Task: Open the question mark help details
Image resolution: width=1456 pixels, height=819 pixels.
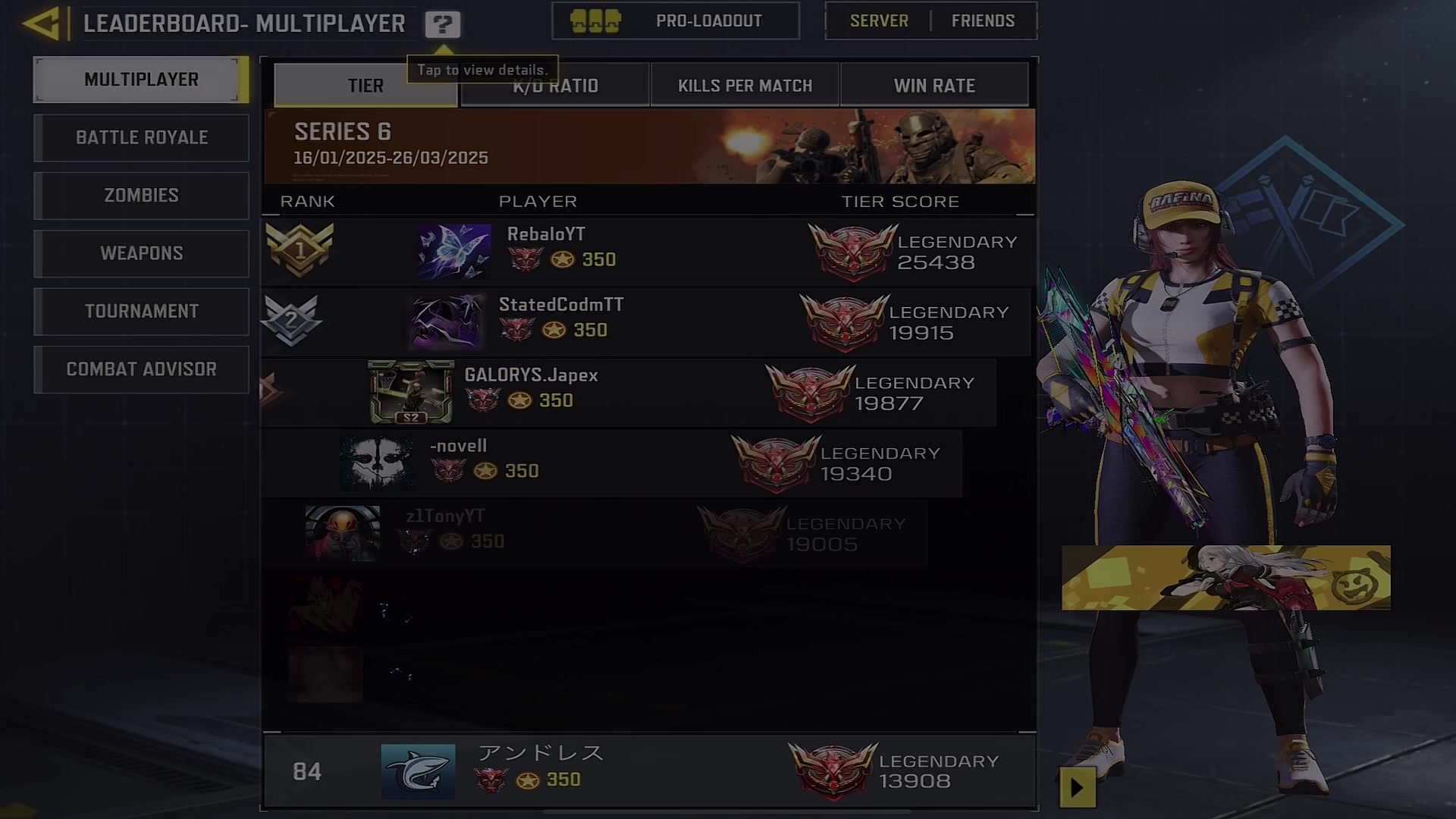Action: tap(442, 24)
